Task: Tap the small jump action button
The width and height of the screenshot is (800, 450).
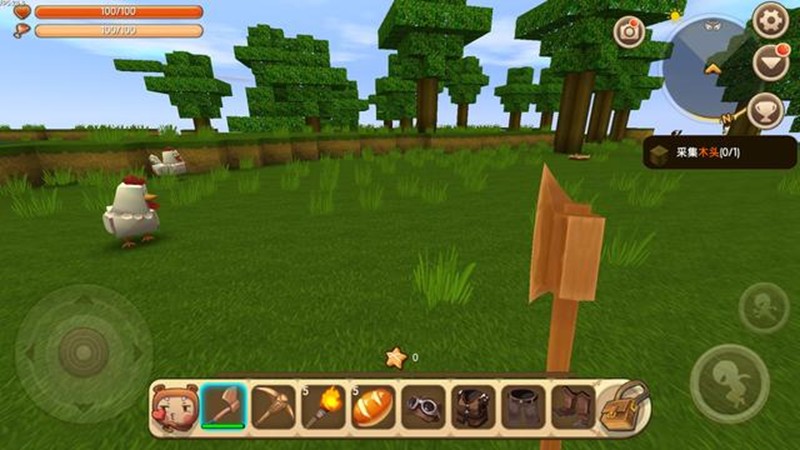Action: (x=763, y=307)
